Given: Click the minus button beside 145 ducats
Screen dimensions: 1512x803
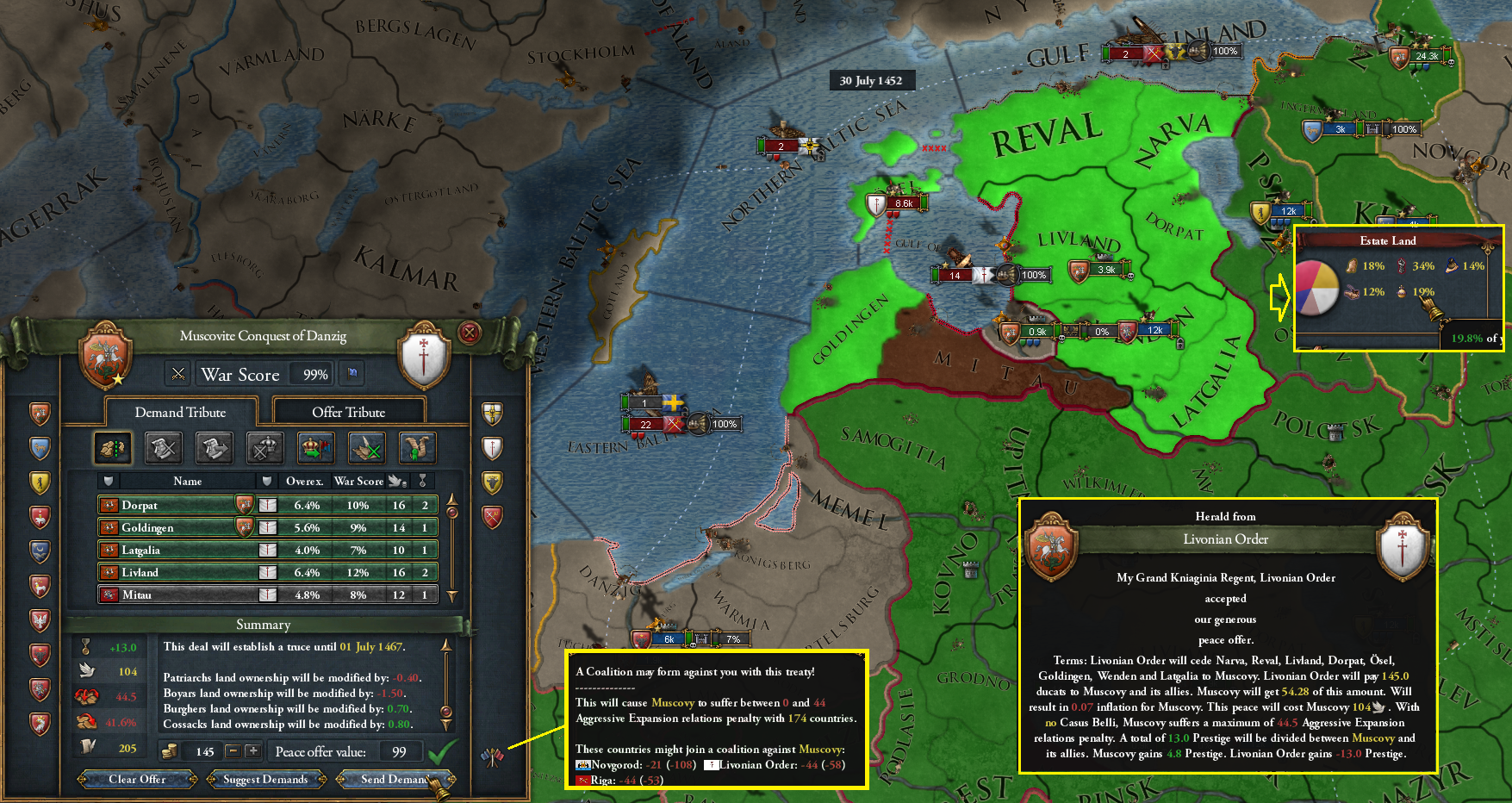Looking at the screenshot, I should coord(234,750).
